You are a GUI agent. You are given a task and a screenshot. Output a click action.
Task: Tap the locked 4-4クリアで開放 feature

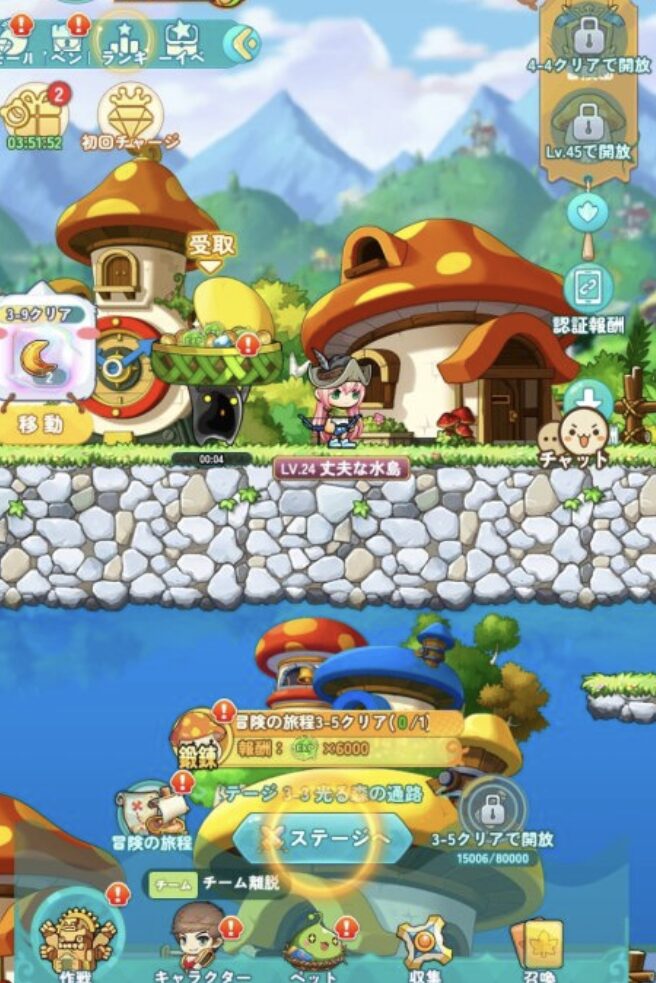coord(587,38)
